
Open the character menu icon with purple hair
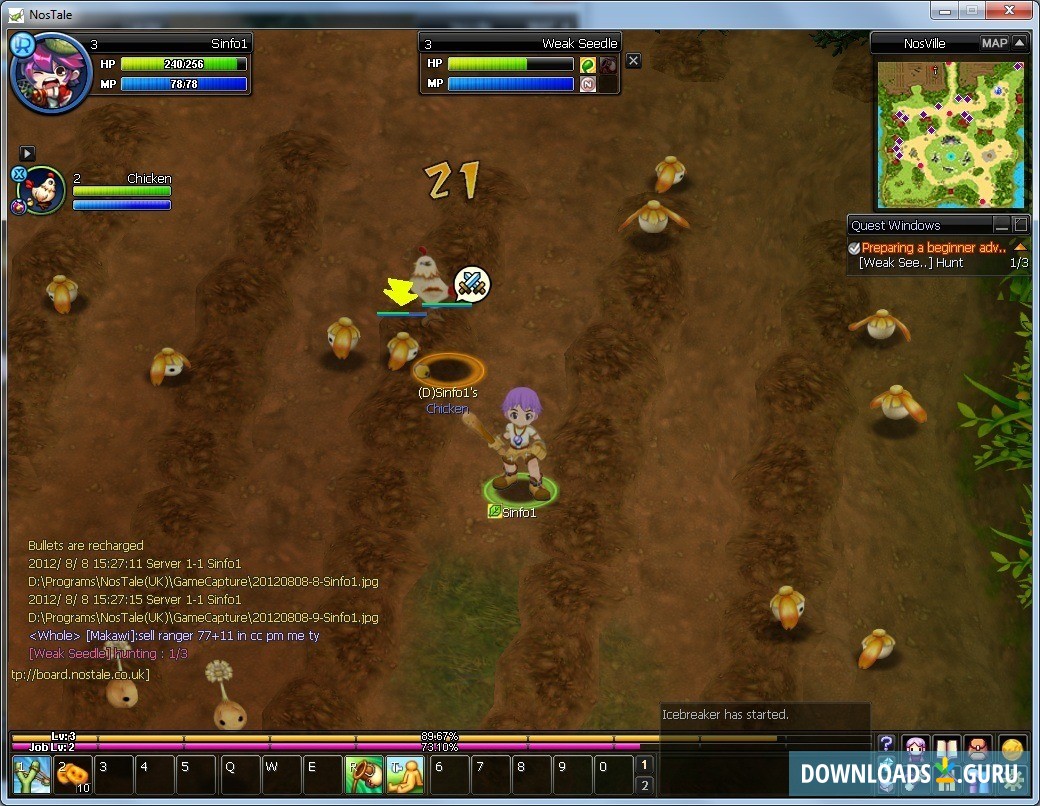pos(916,747)
